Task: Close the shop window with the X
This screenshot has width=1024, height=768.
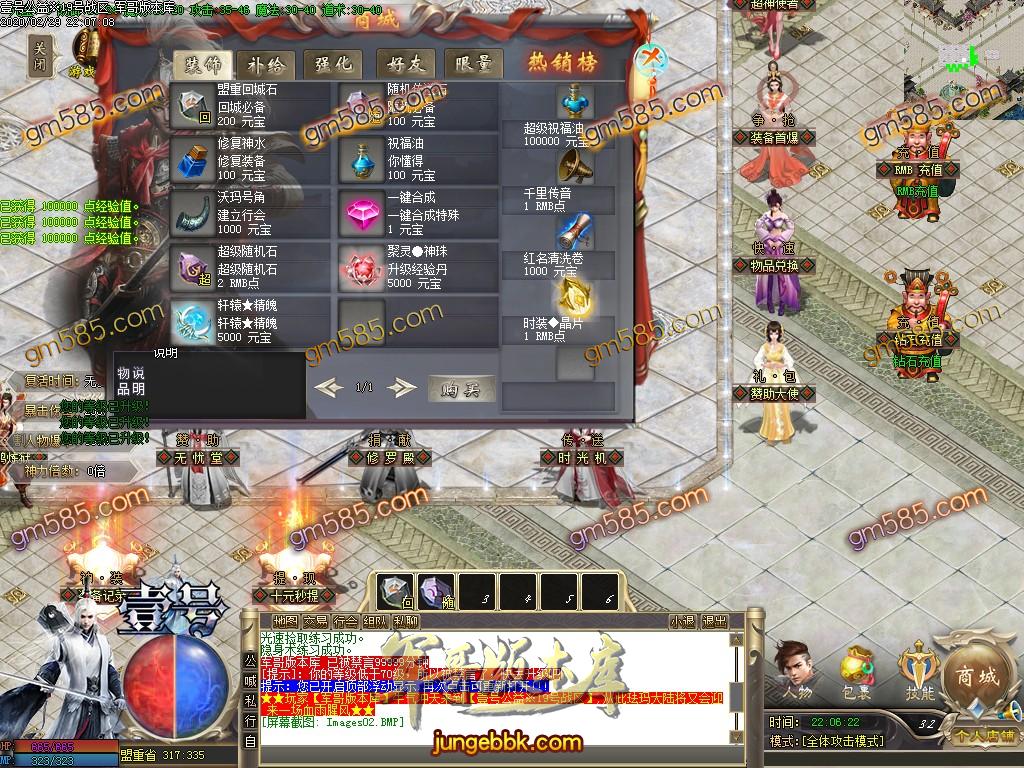Action: point(651,56)
